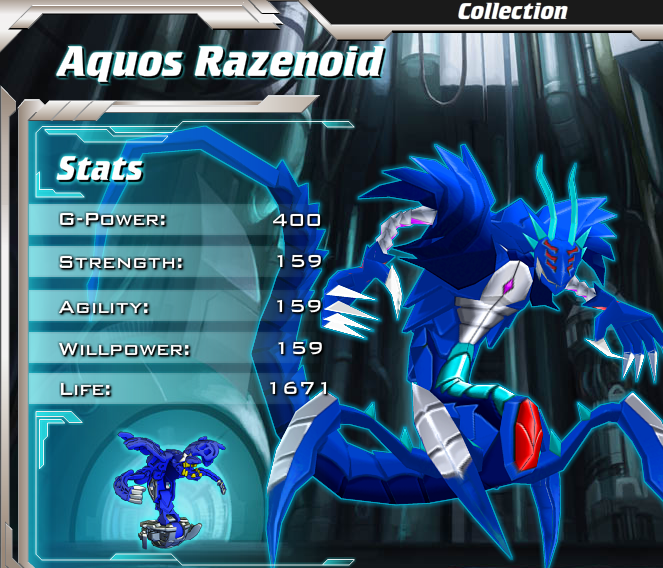Open the Collection header tab
Image resolution: width=663 pixels, height=568 pixels.
512,12
